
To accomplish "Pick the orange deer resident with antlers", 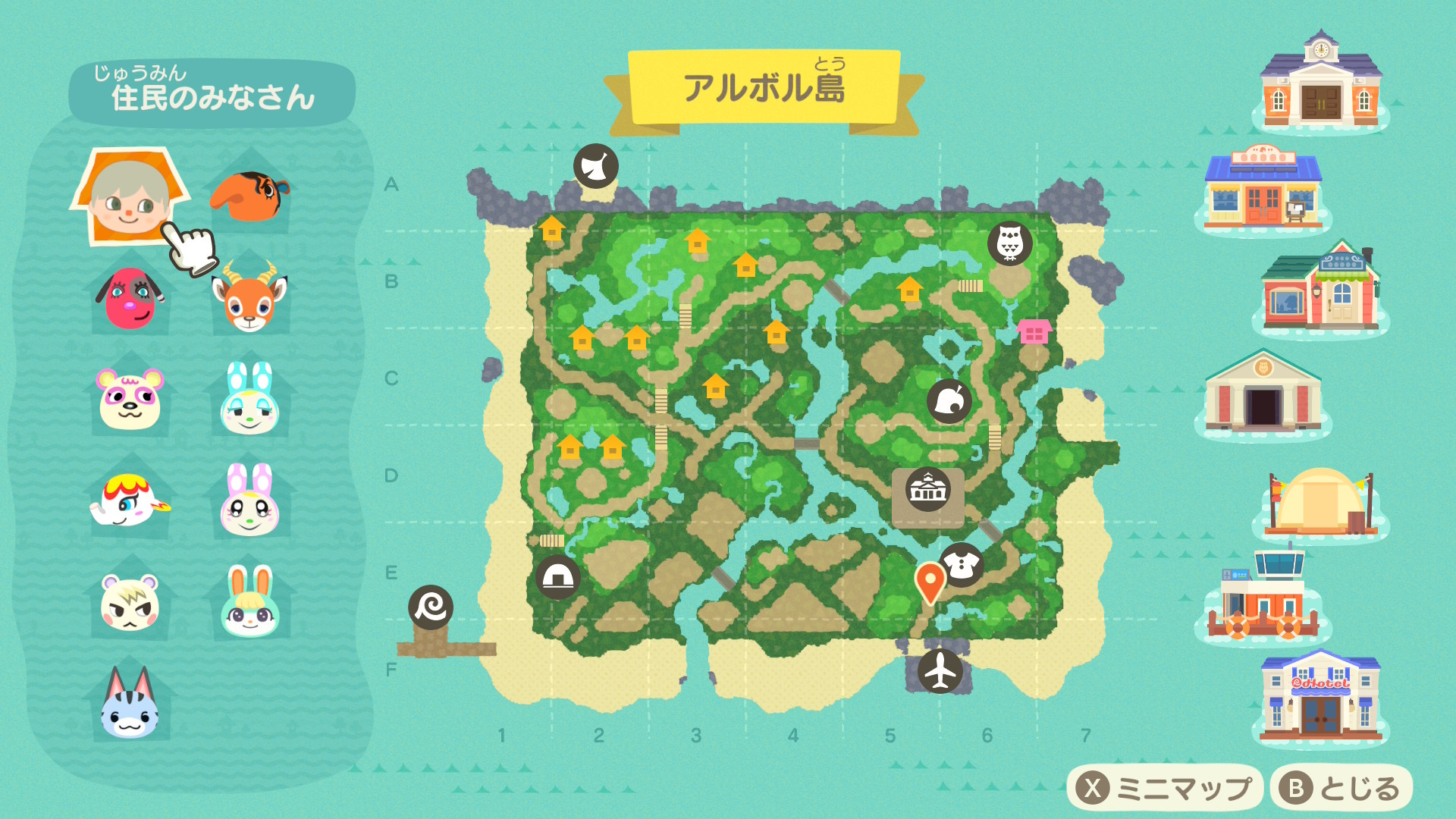I will (x=249, y=299).
